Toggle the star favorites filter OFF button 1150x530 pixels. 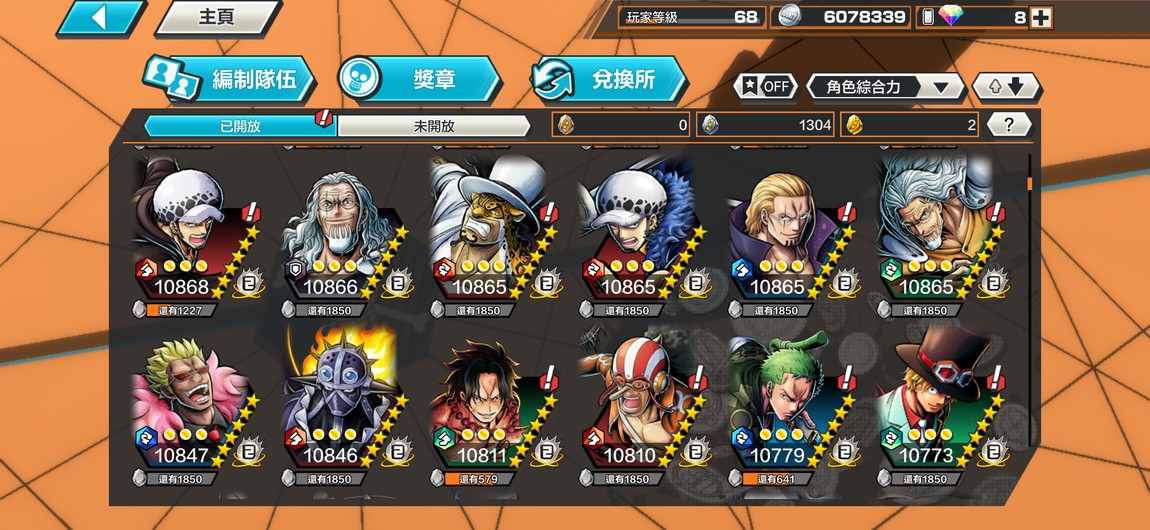coord(765,86)
